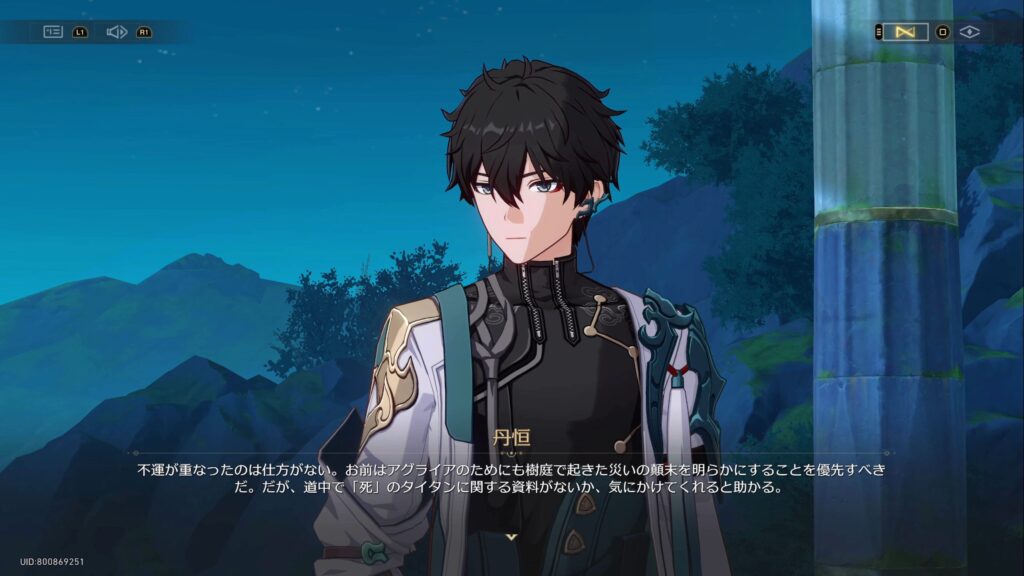Advance dialogue with the down arrow indicator
Screen dimensions: 1024x576
tap(511, 537)
